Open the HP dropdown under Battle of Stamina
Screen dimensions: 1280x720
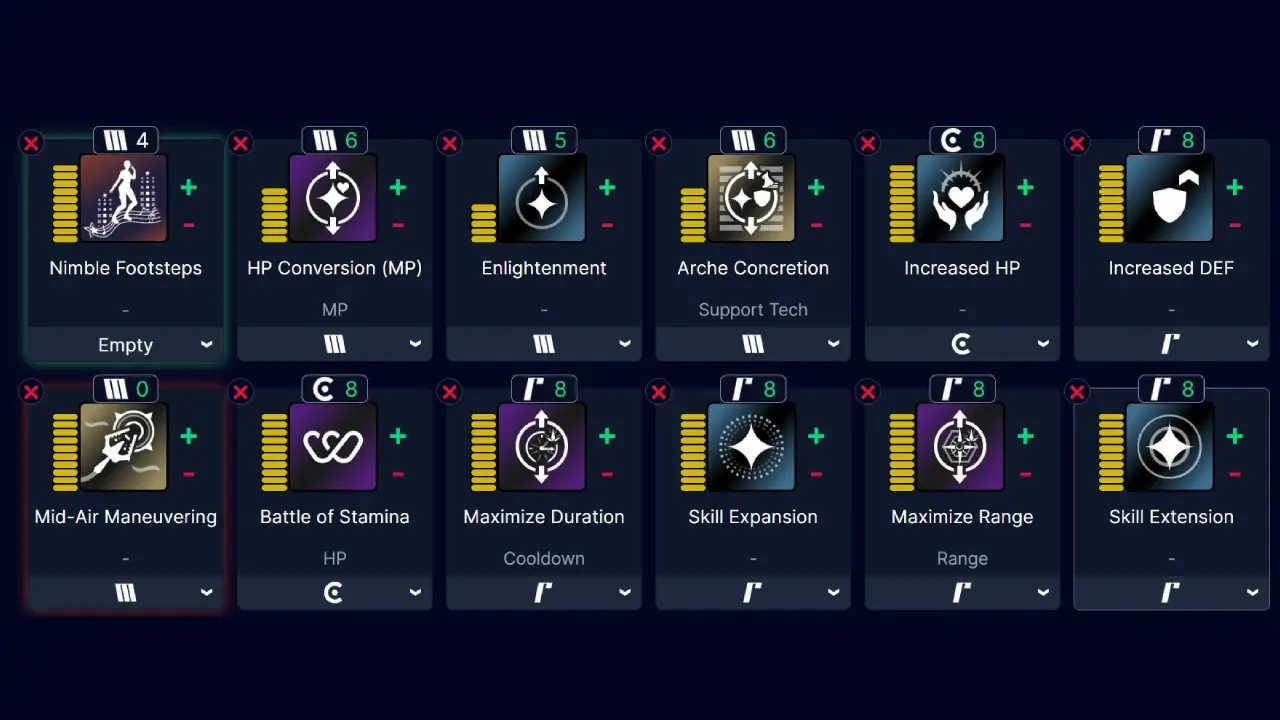click(x=334, y=592)
